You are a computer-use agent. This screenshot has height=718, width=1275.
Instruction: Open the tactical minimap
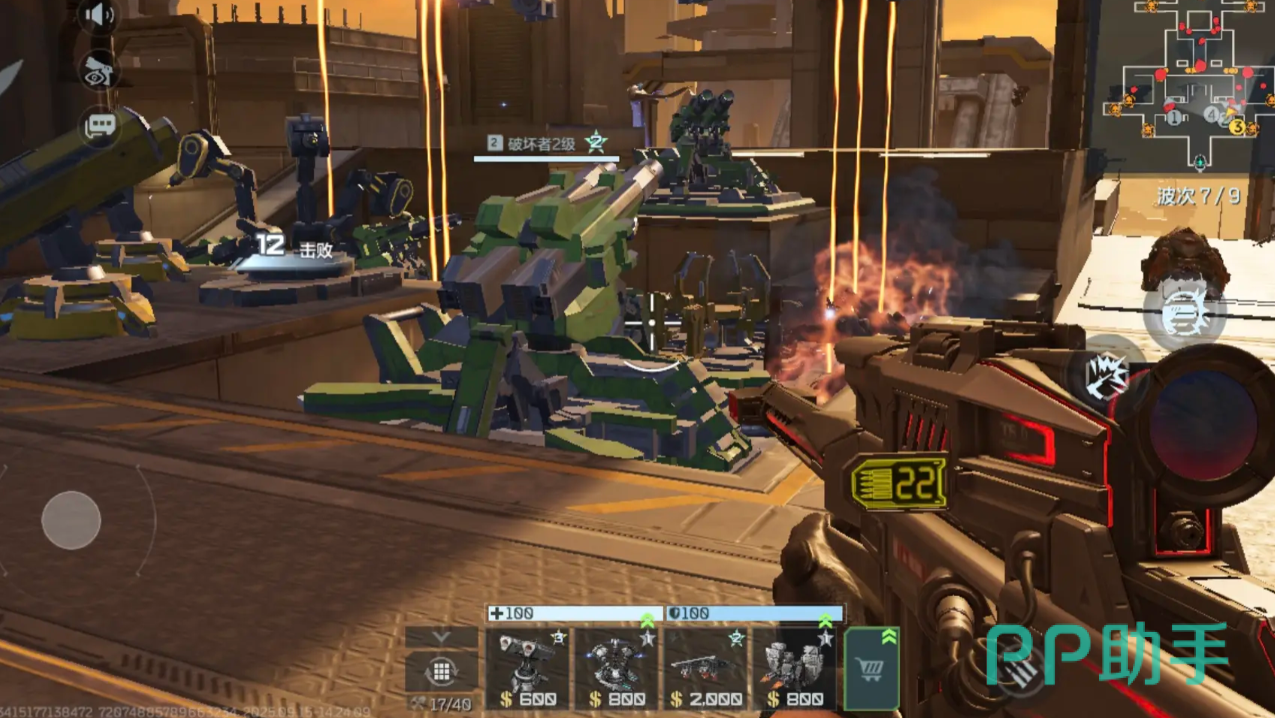tap(1186, 87)
